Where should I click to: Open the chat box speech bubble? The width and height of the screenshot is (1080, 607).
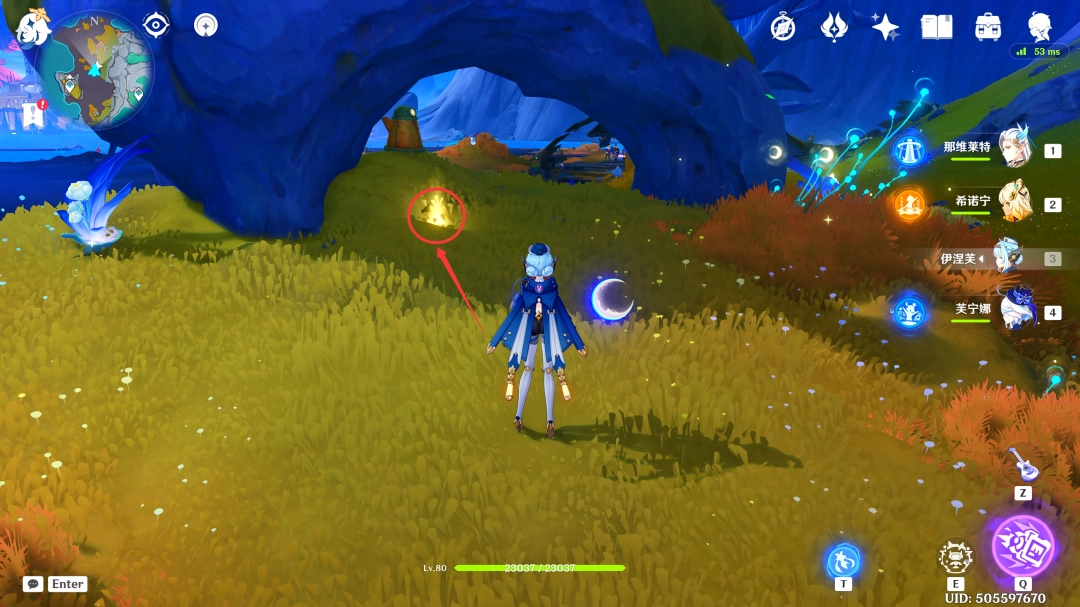coord(33,584)
